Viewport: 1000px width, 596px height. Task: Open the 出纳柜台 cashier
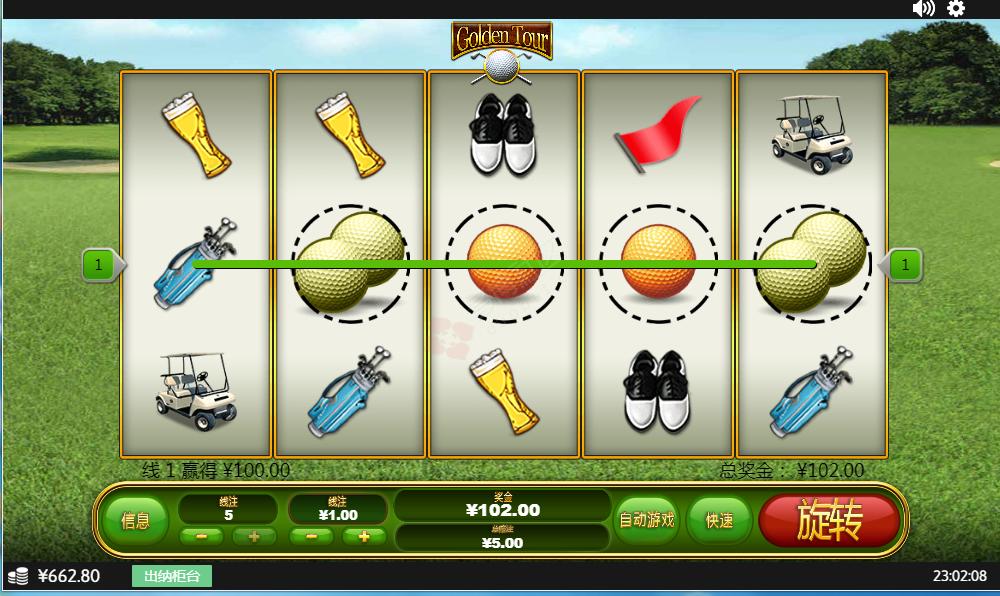click(x=172, y=576)
